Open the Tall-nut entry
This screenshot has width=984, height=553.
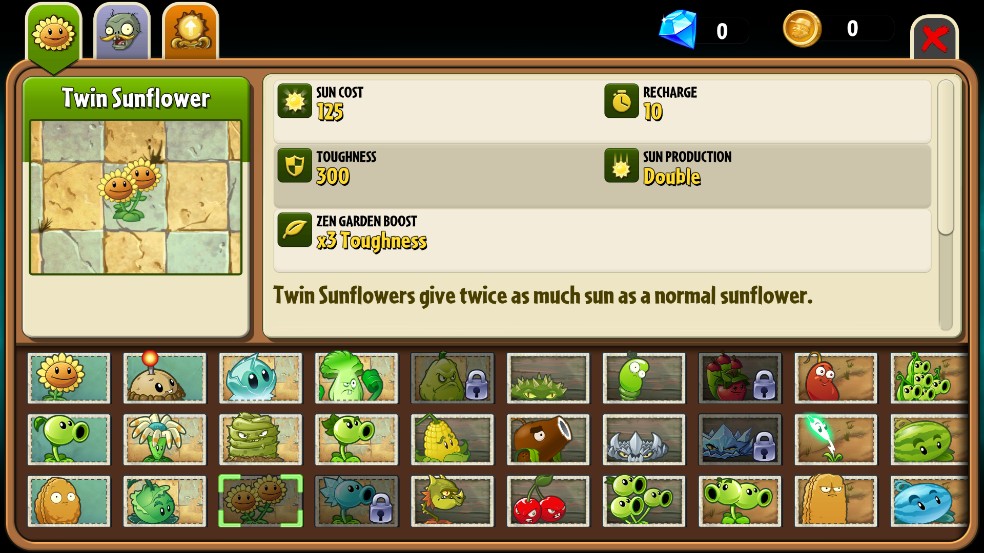[x=835, y=501]
